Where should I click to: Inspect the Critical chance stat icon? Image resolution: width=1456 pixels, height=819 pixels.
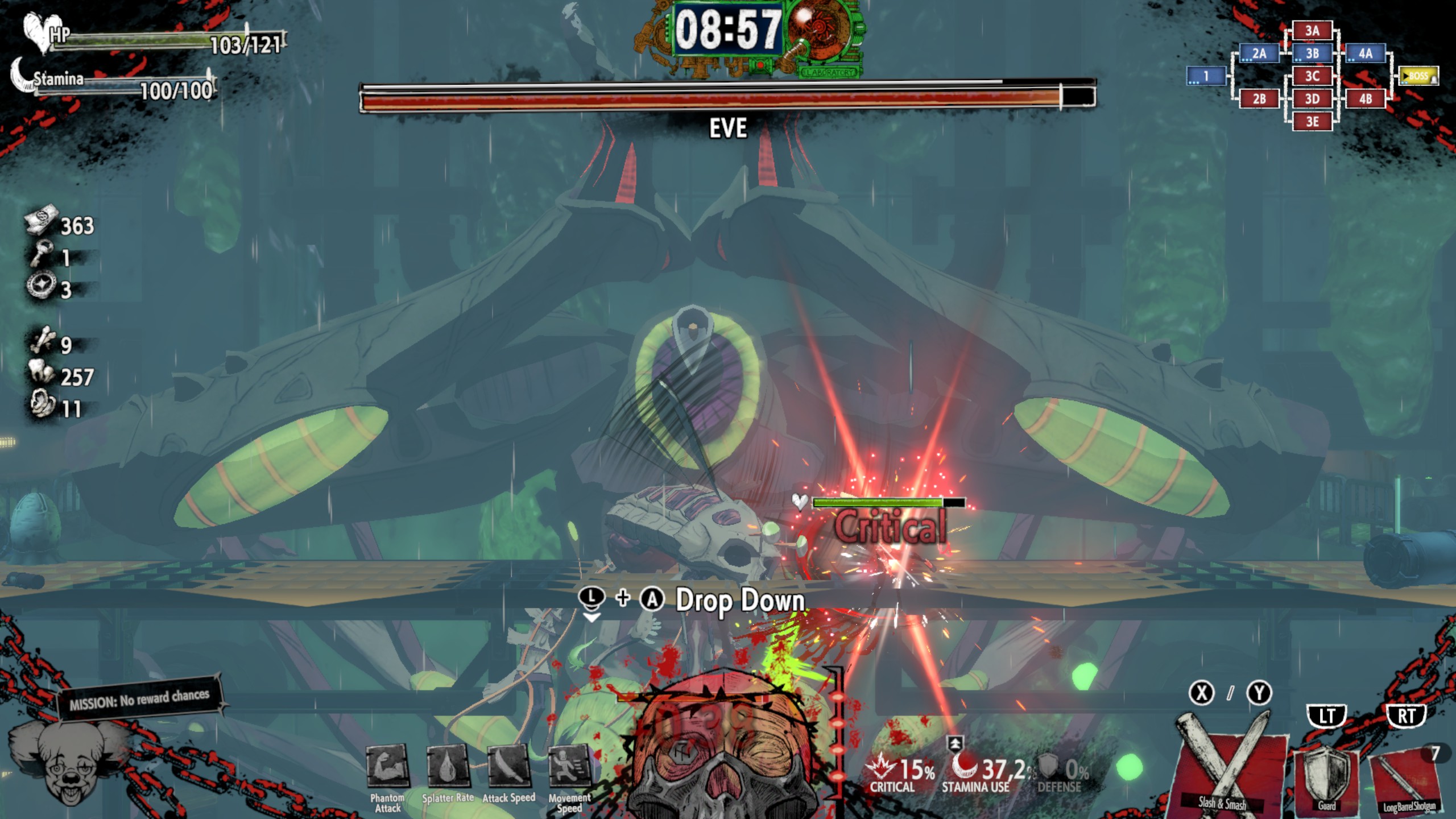880,766
